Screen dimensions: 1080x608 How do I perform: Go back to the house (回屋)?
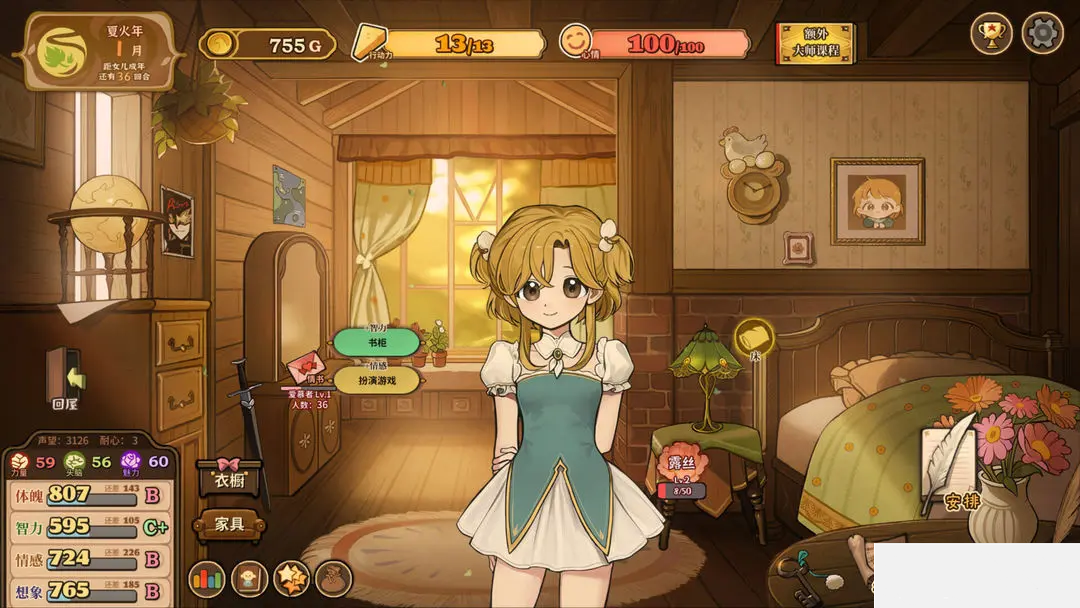[65, 382]
